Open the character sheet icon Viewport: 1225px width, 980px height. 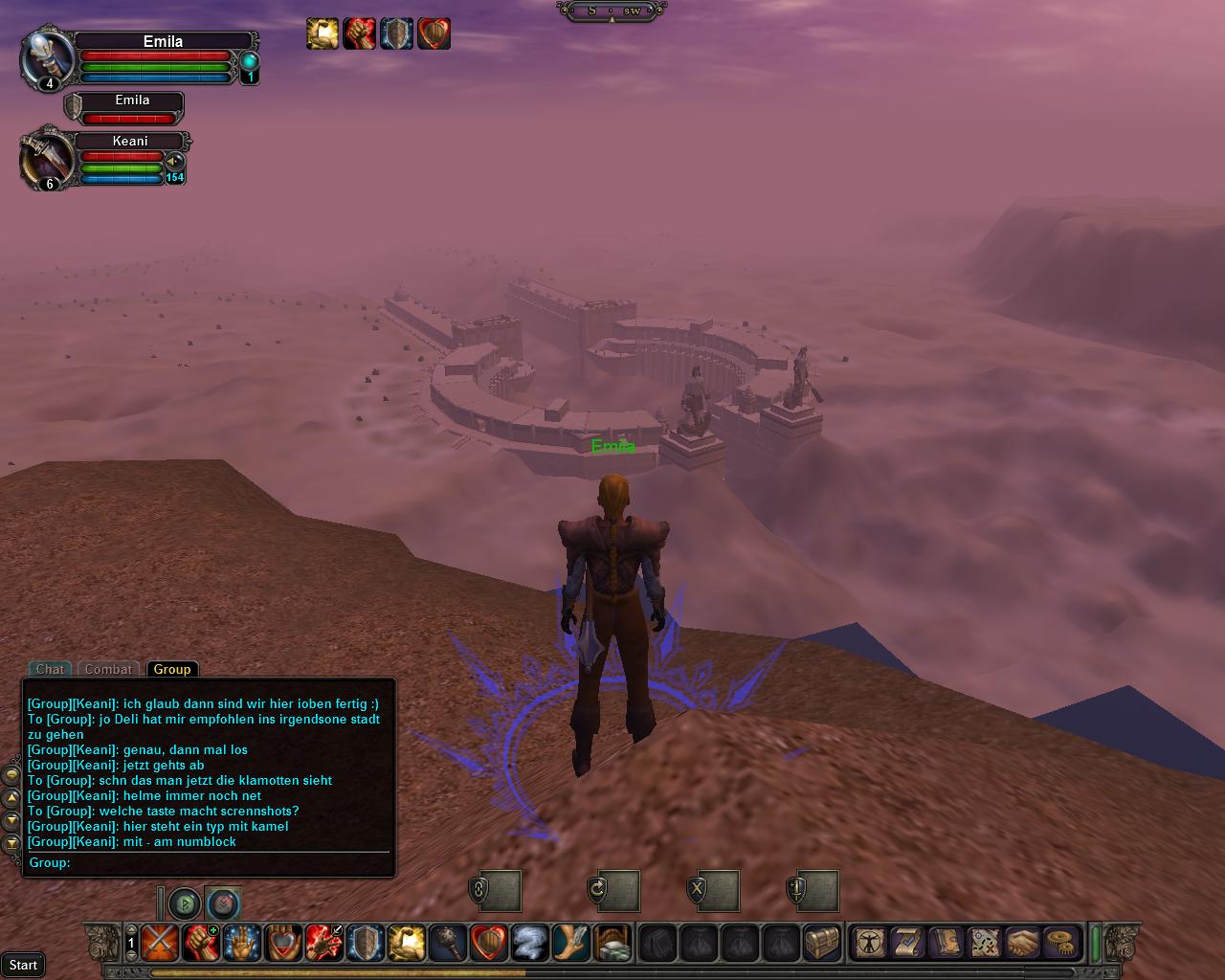870,943
